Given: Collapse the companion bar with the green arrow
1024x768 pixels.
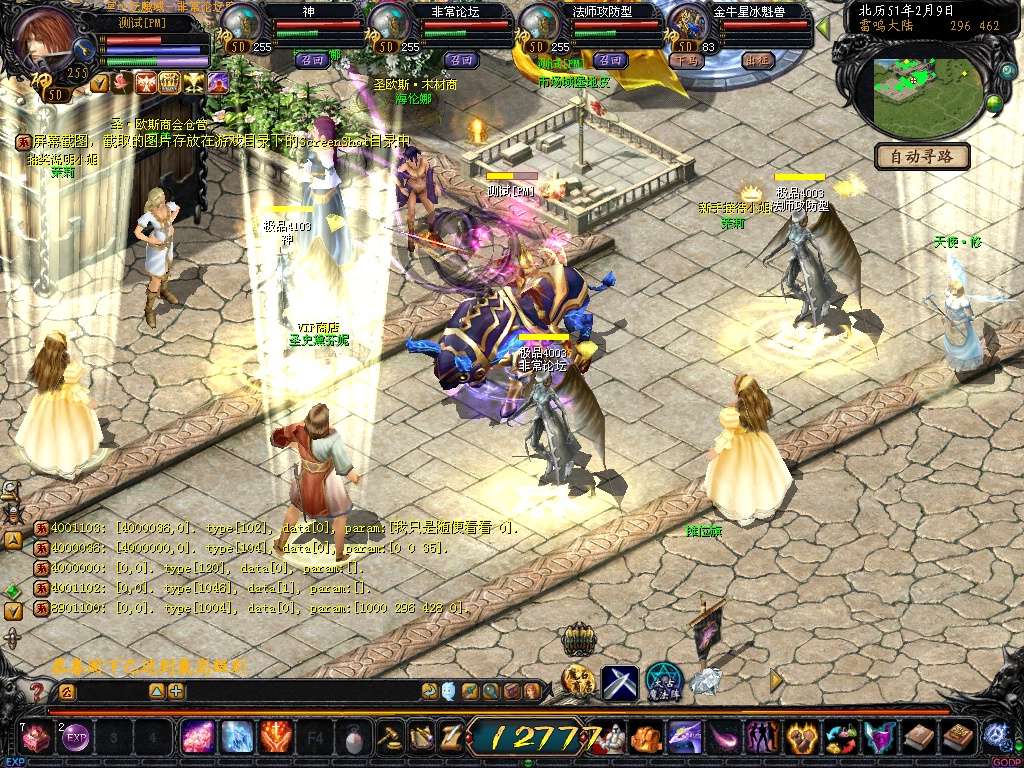Looking at the screenshot, I should 823,27.
